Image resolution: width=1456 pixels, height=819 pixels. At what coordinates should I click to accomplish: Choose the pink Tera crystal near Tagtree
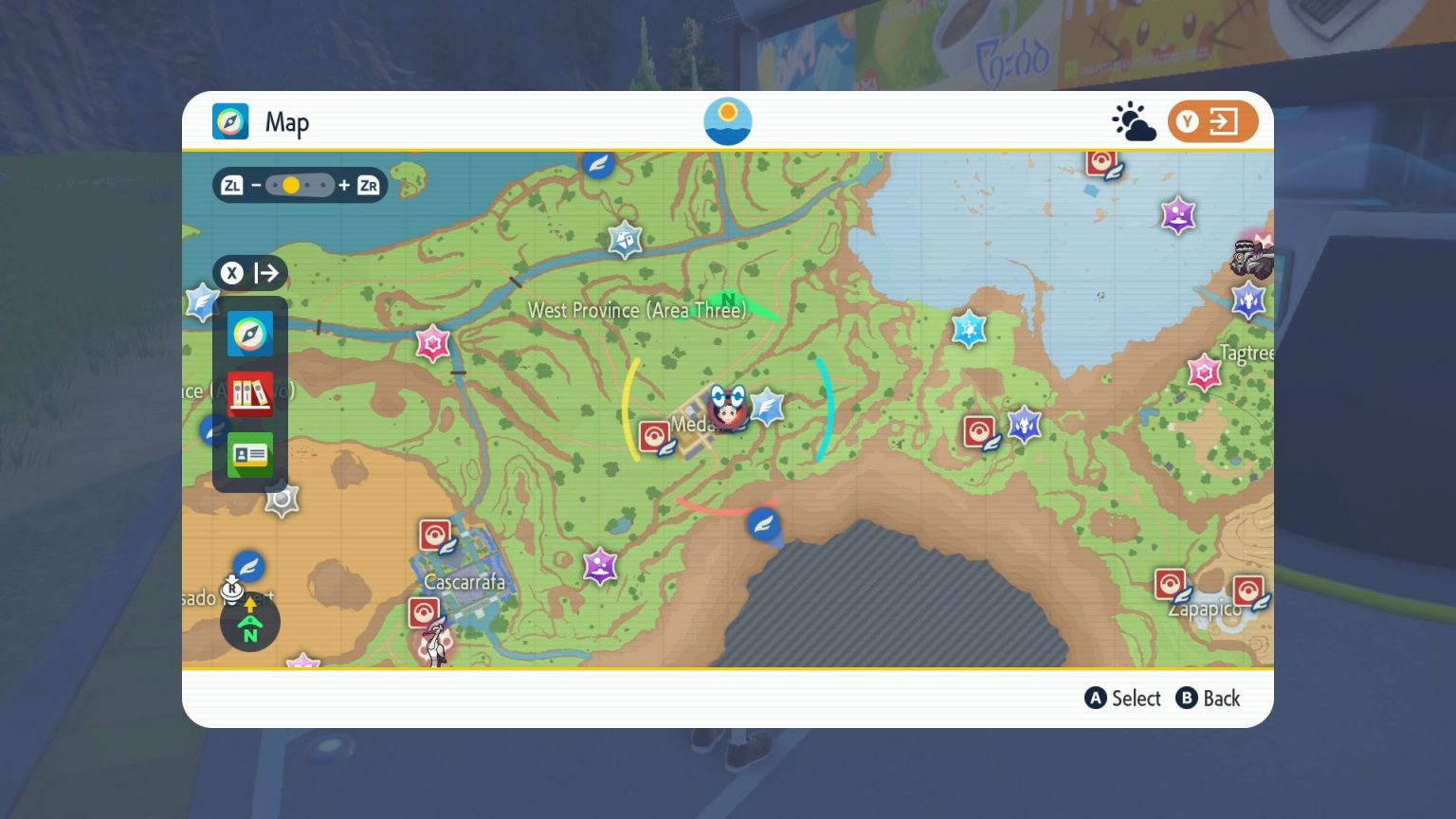[x=1204, y=373]
